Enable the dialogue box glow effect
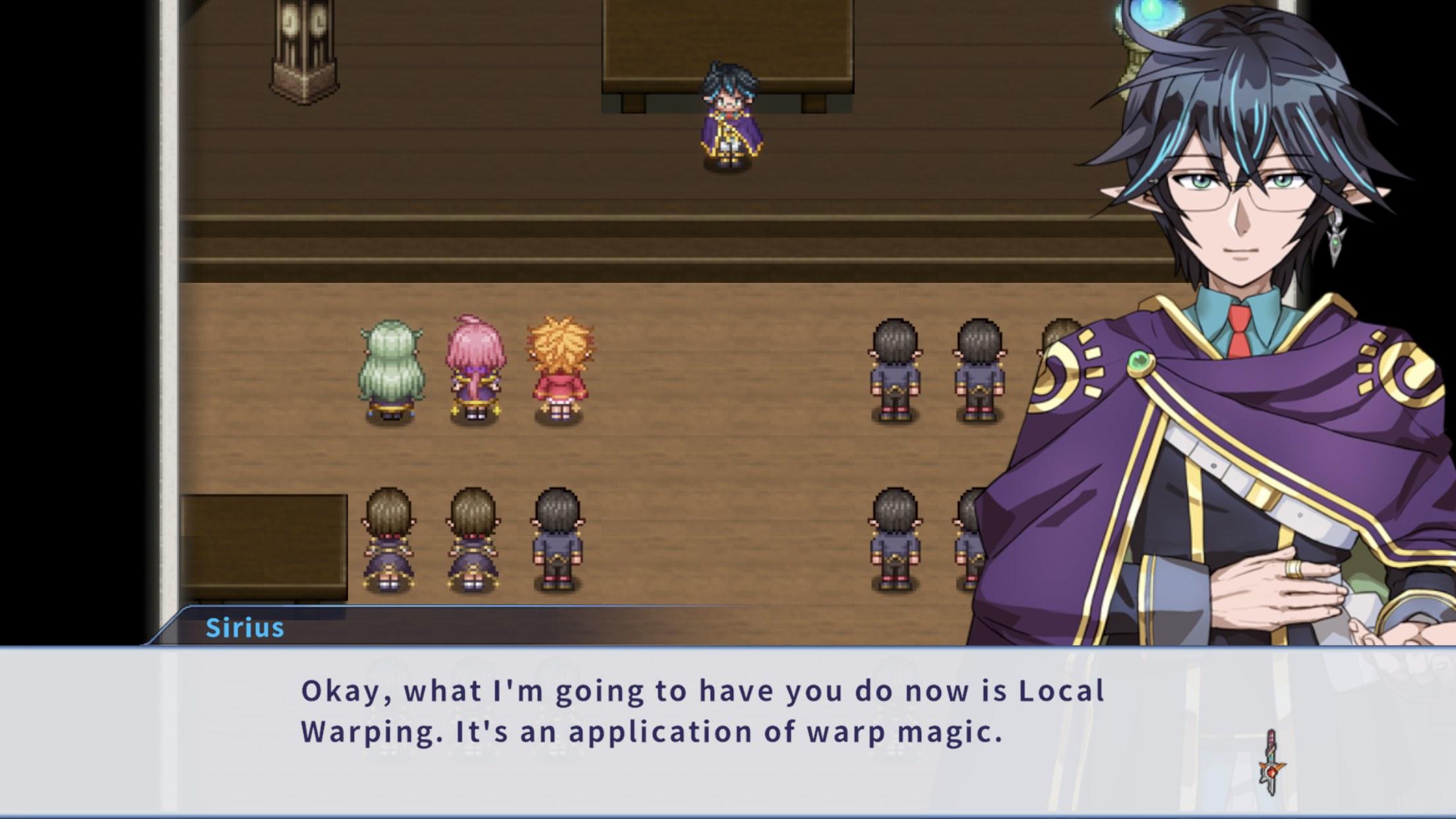The image size is (1456, 819). [x=725, y=725]
